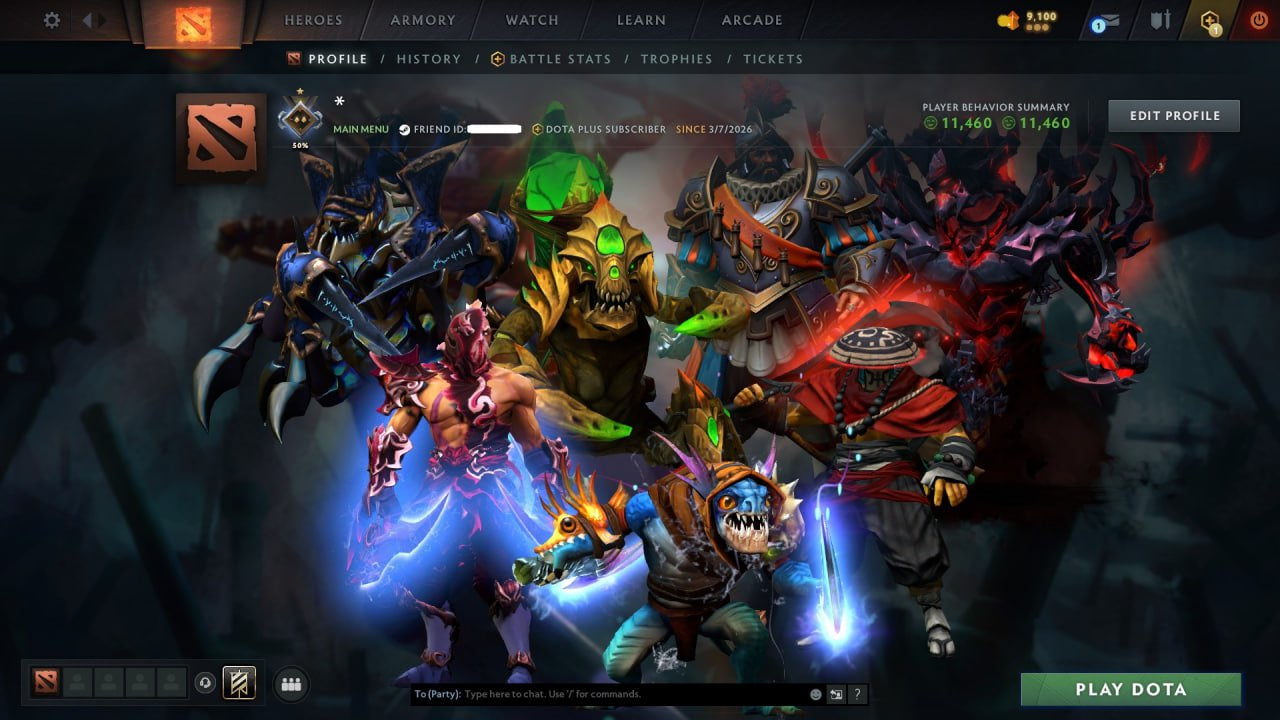
Task: Quit the game using the power icon
Action: pyautogui.click(x=1258, y=18)
